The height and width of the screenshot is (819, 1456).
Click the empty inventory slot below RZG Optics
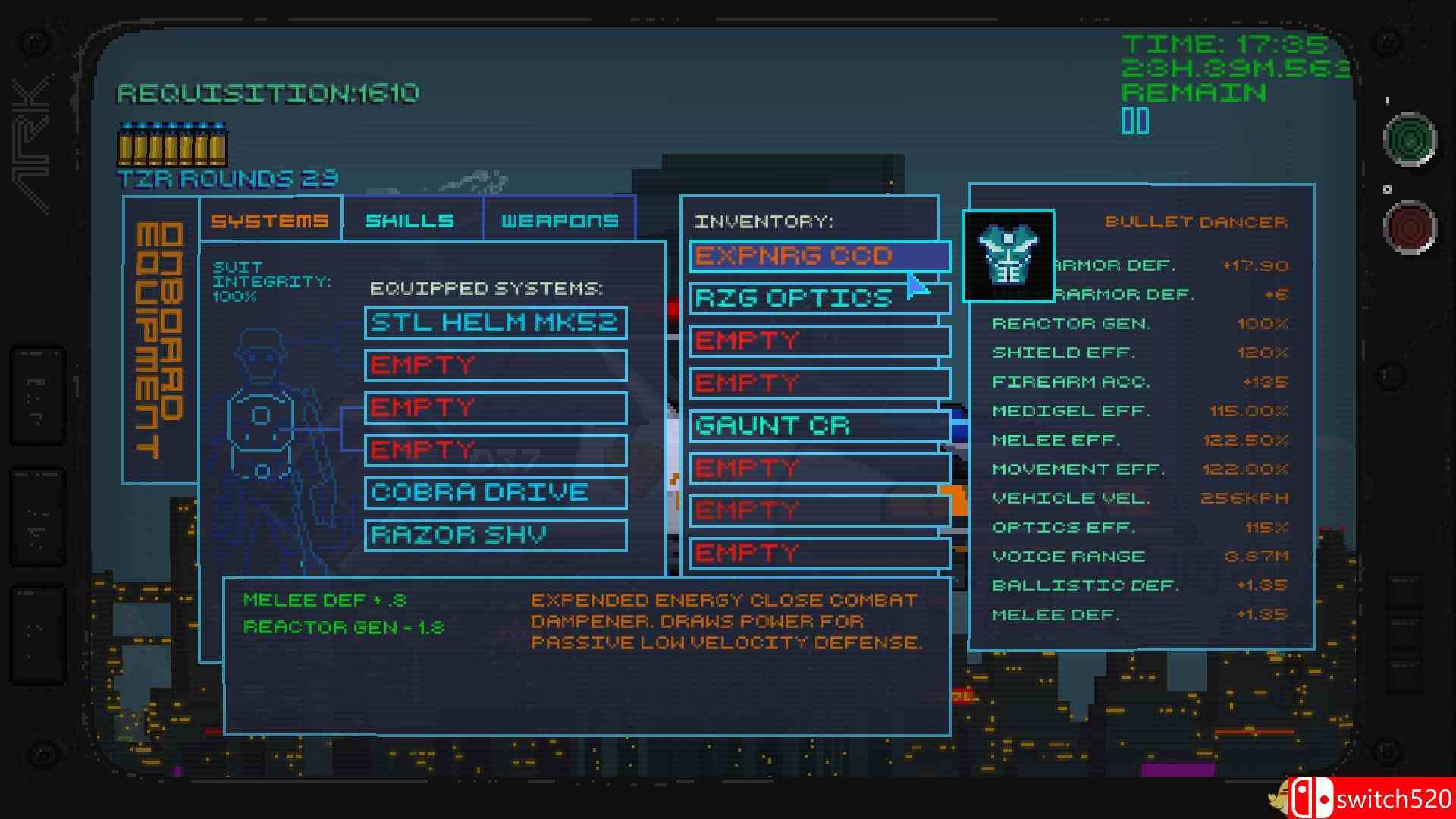(817, 340)
